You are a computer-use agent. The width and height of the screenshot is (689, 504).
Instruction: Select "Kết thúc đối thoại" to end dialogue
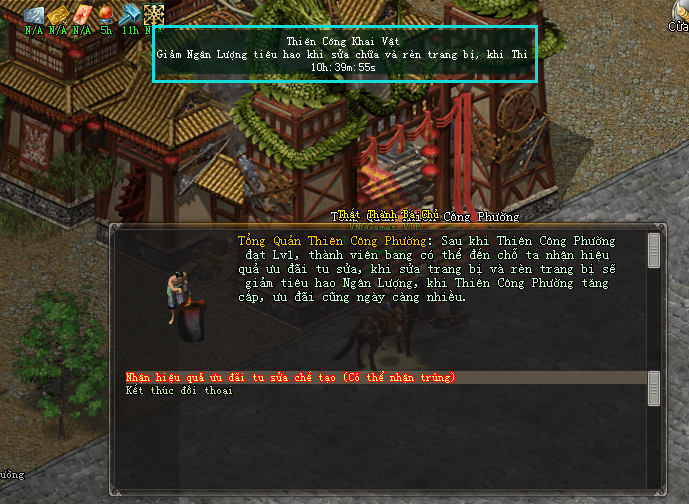[179, 390]
